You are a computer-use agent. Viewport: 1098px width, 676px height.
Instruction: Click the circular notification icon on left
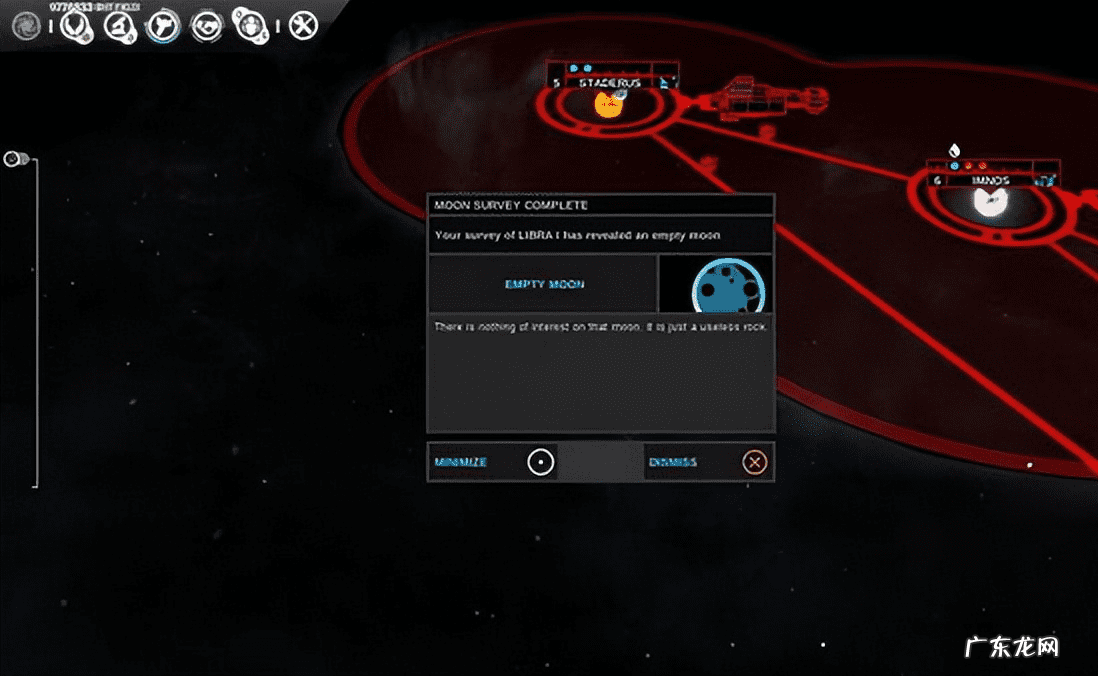point(15,158)
